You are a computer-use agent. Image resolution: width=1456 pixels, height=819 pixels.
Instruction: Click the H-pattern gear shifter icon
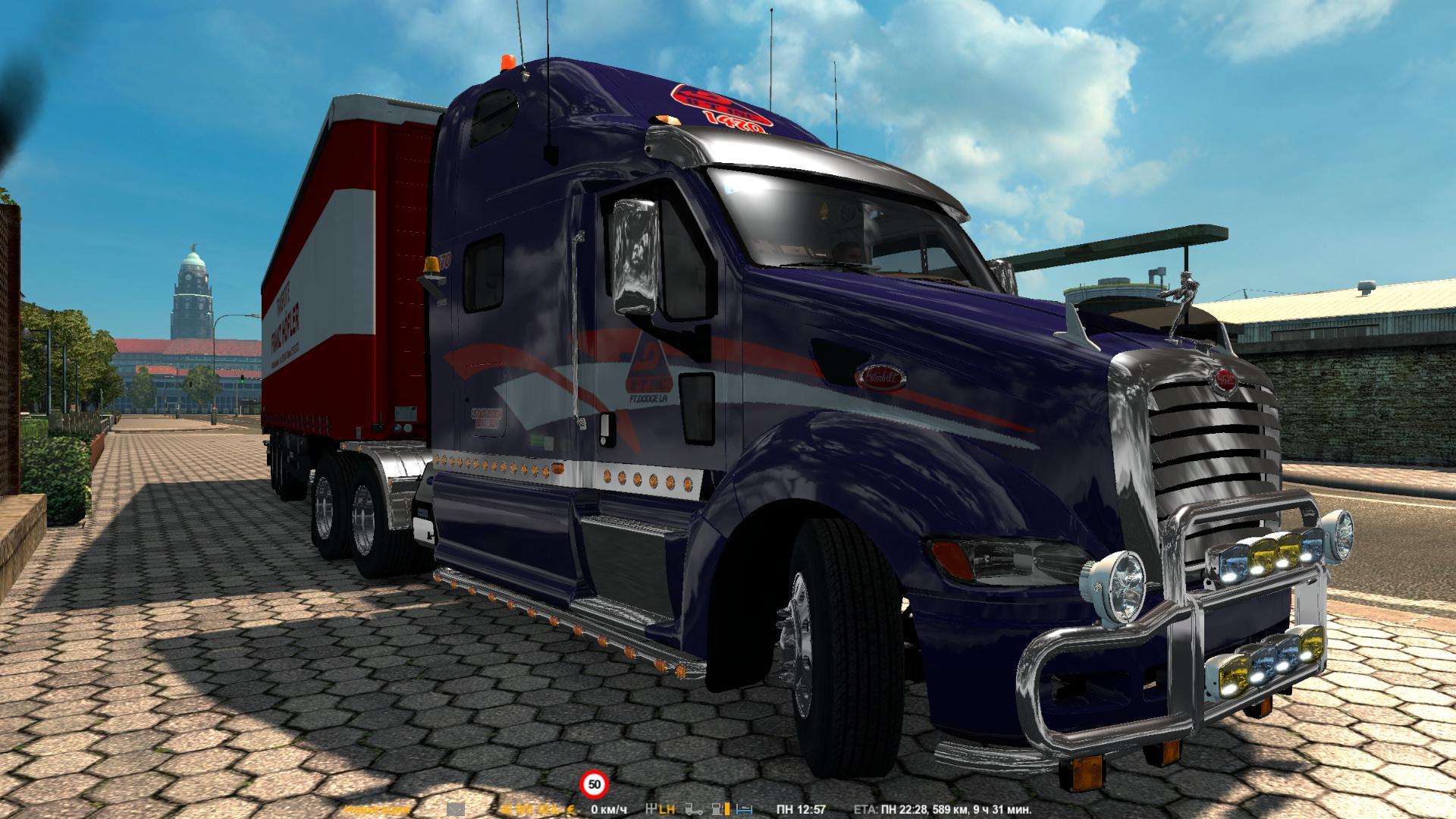(651, 808)
